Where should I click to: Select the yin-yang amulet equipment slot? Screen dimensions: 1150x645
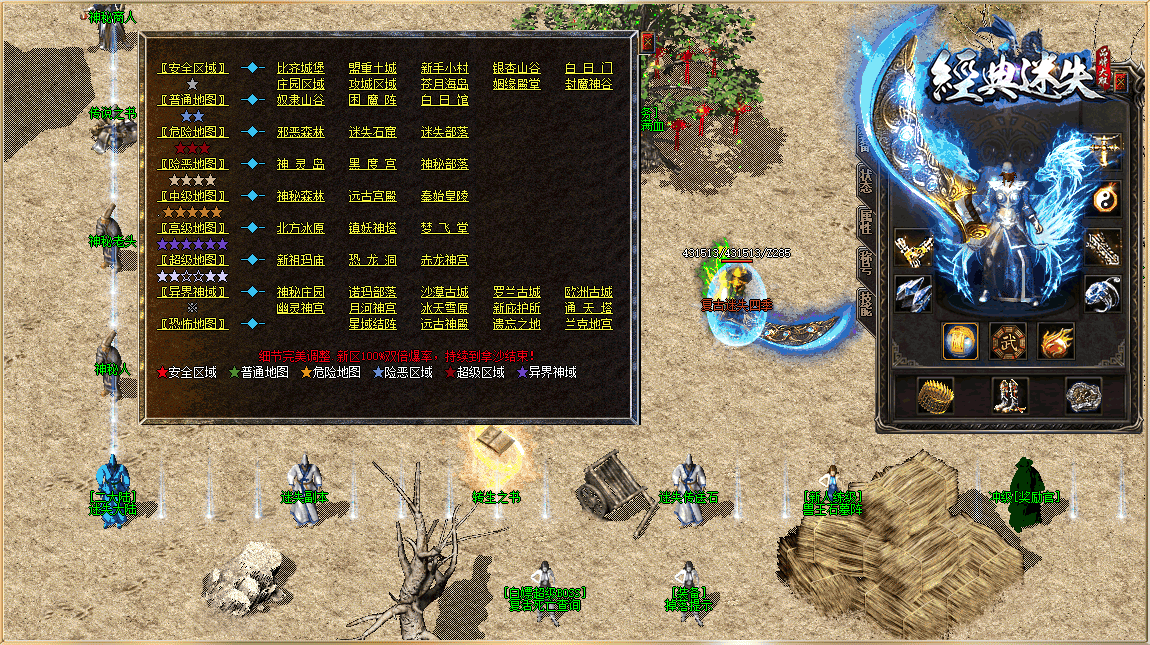pyautogui.click(x=1104, y=197)
